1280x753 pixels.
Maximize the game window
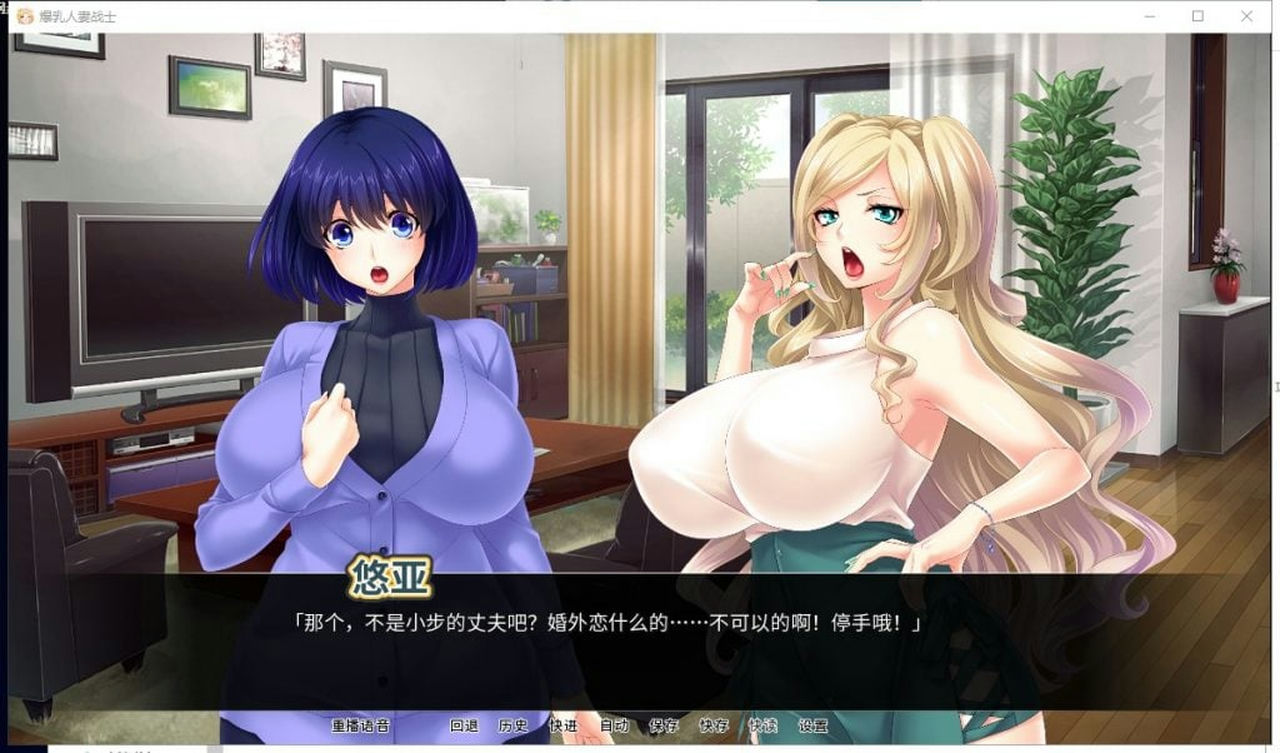(x=1196, y=16)
